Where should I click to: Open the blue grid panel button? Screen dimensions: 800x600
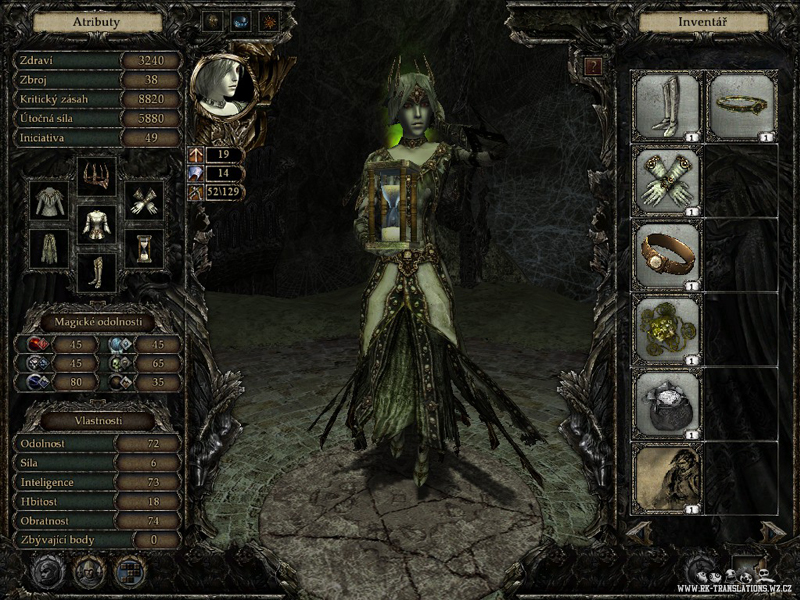(x=130, y=572)
